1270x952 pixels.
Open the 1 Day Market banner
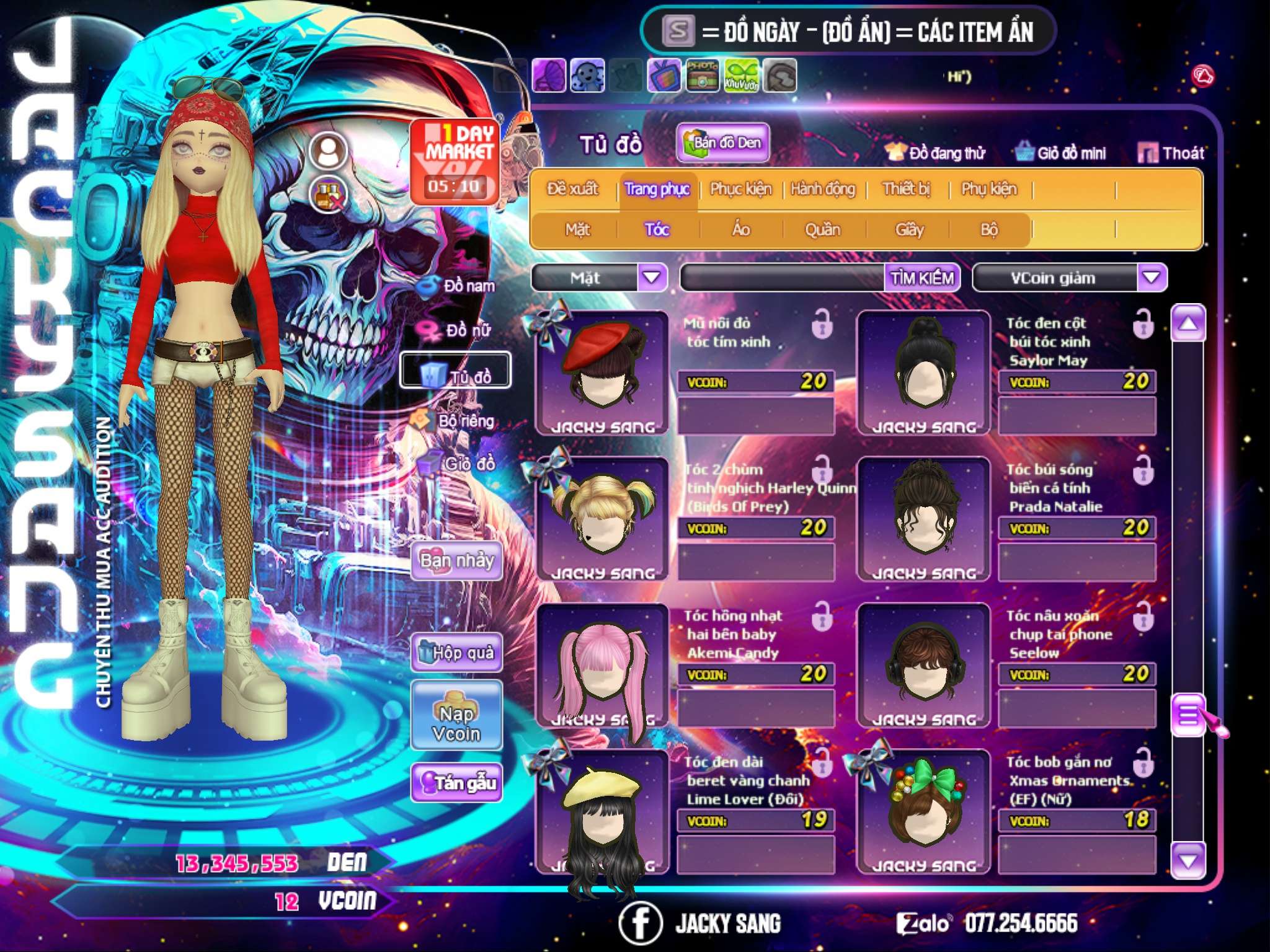(x=455, y=161)
